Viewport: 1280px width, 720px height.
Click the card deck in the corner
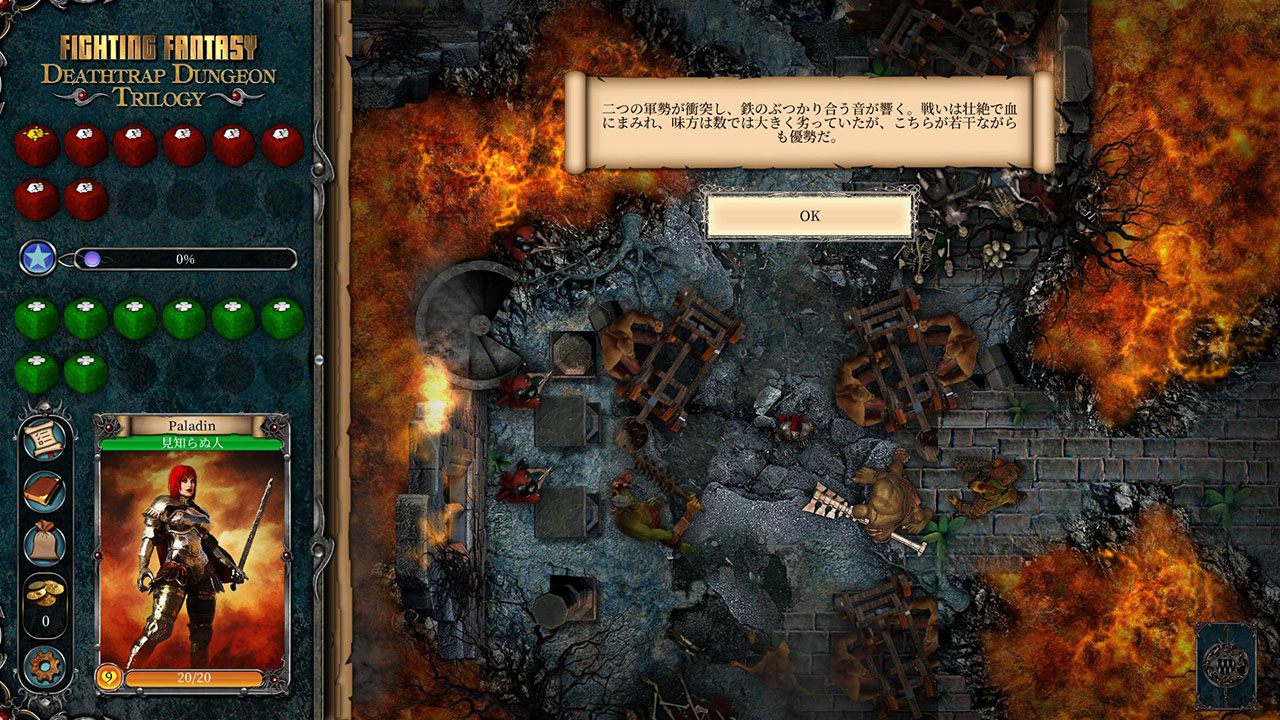[1225, 665]
